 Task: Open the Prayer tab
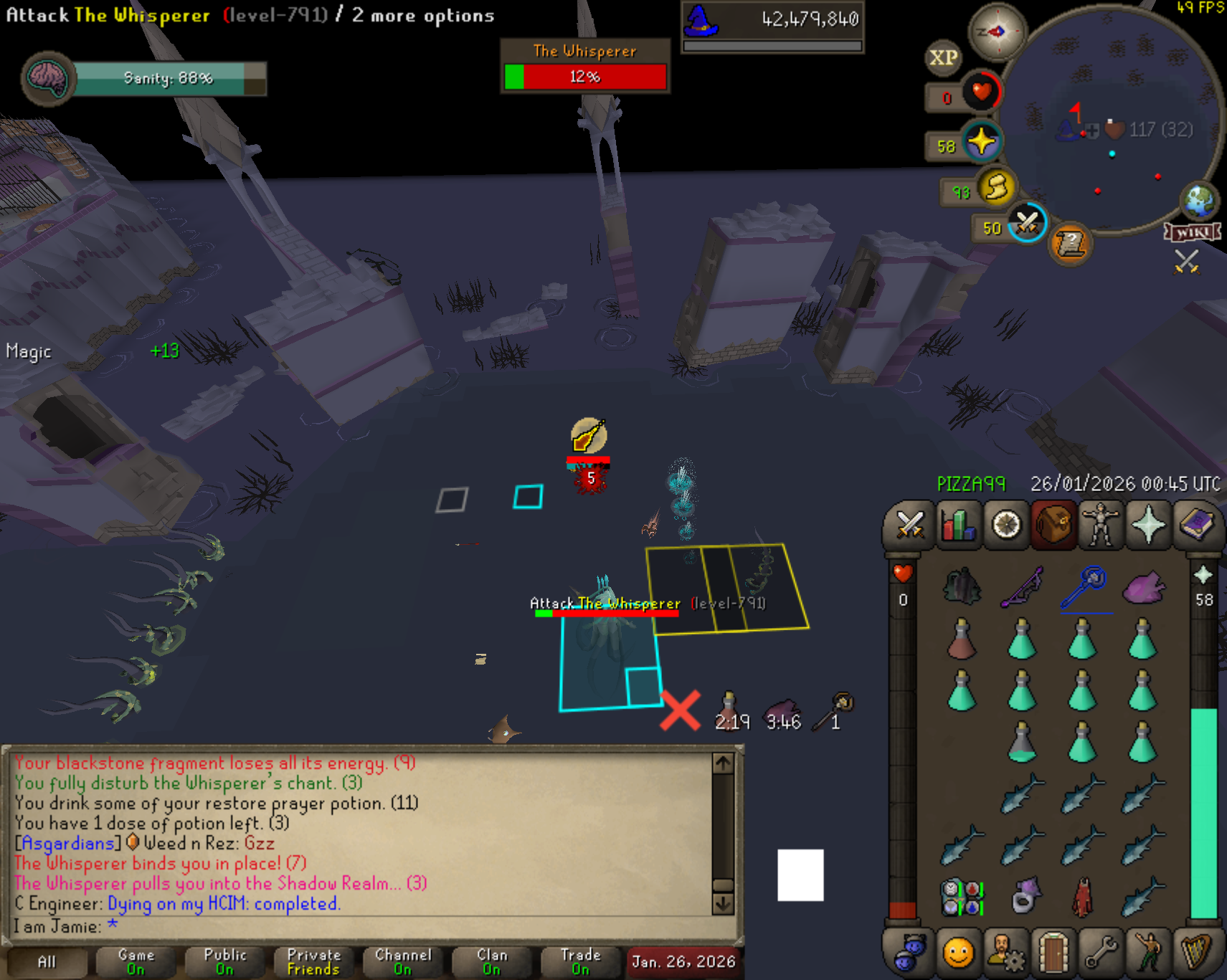tap(1148, 525)
